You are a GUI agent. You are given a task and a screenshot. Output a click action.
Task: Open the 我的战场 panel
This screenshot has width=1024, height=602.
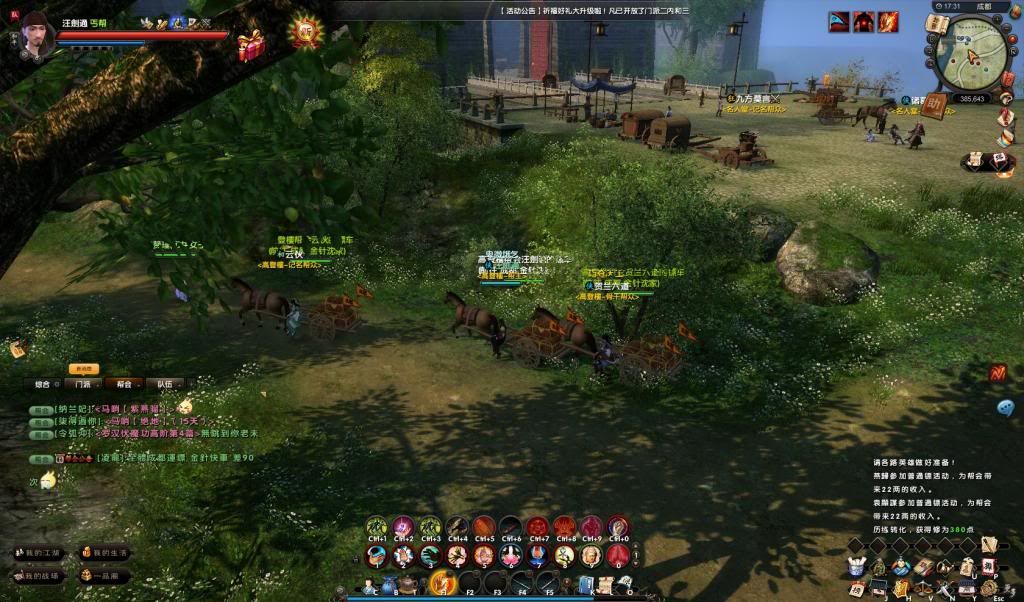click(x=38, y=576)
